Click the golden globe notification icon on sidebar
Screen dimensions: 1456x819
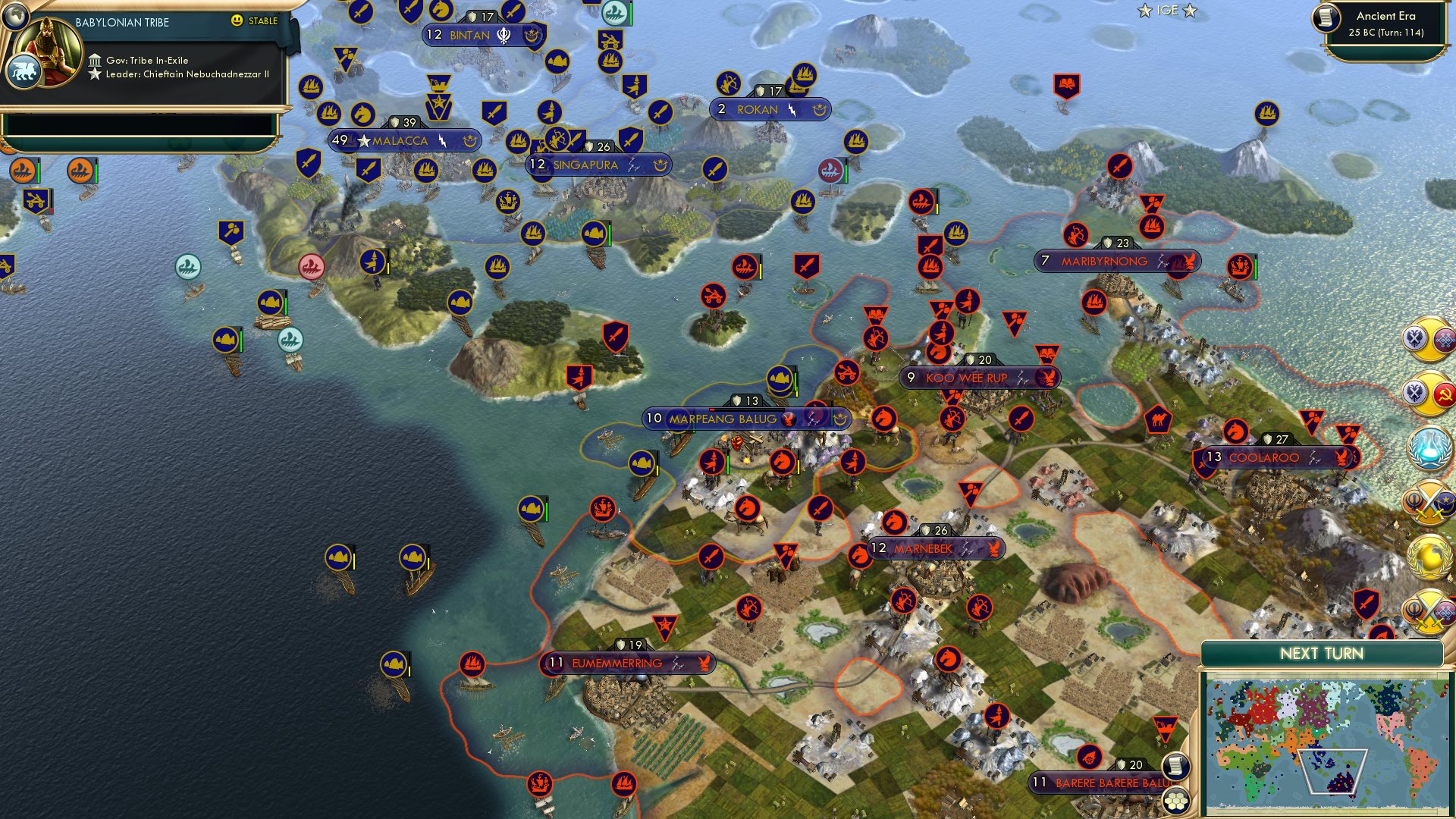1430,556
